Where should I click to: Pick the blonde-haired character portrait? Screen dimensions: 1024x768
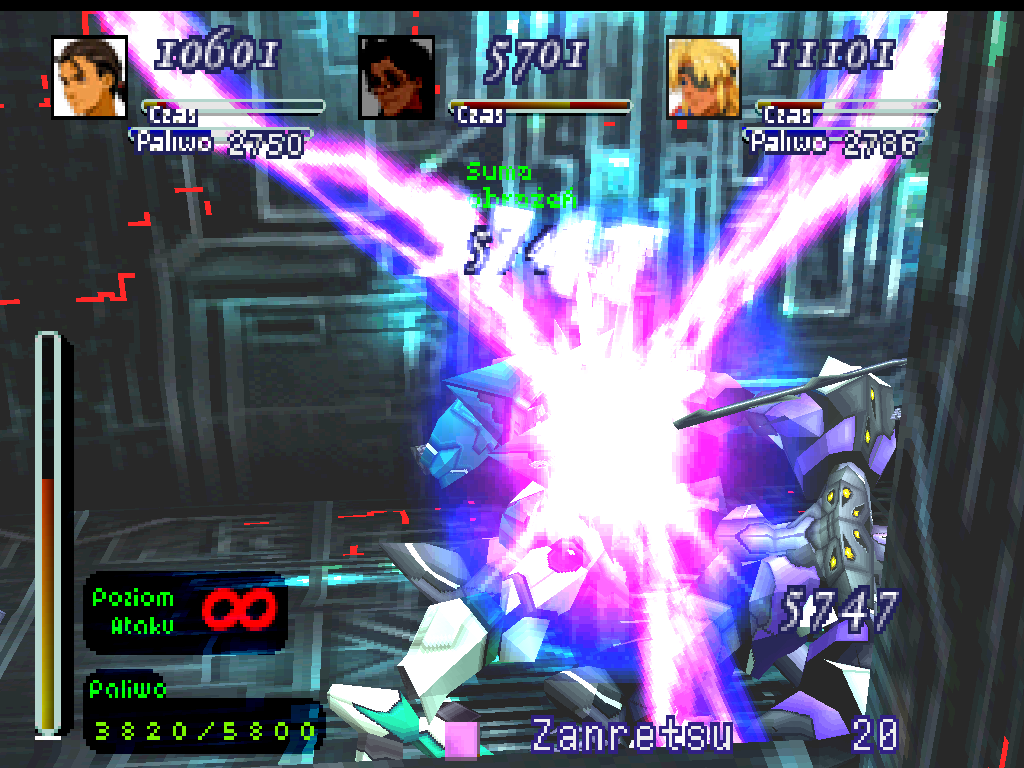(704, 77)
